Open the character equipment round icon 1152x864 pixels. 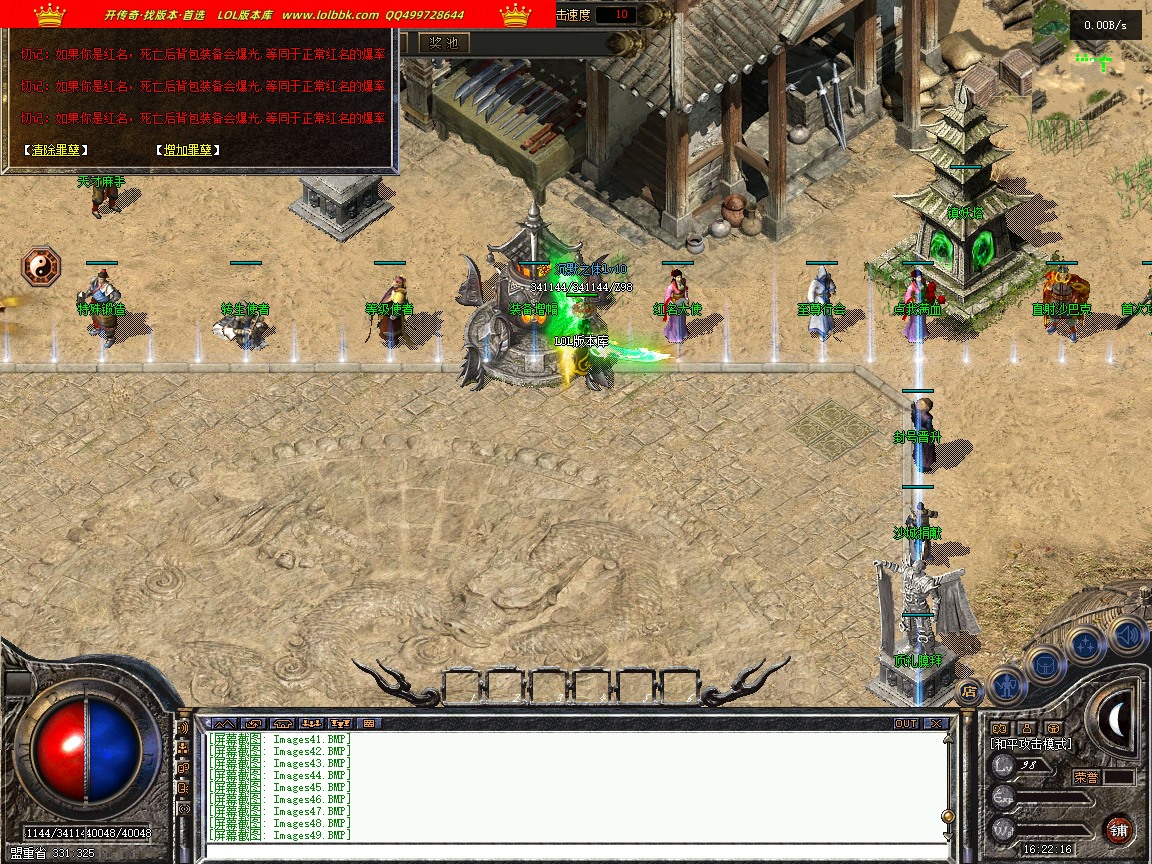coord(1006,685)
